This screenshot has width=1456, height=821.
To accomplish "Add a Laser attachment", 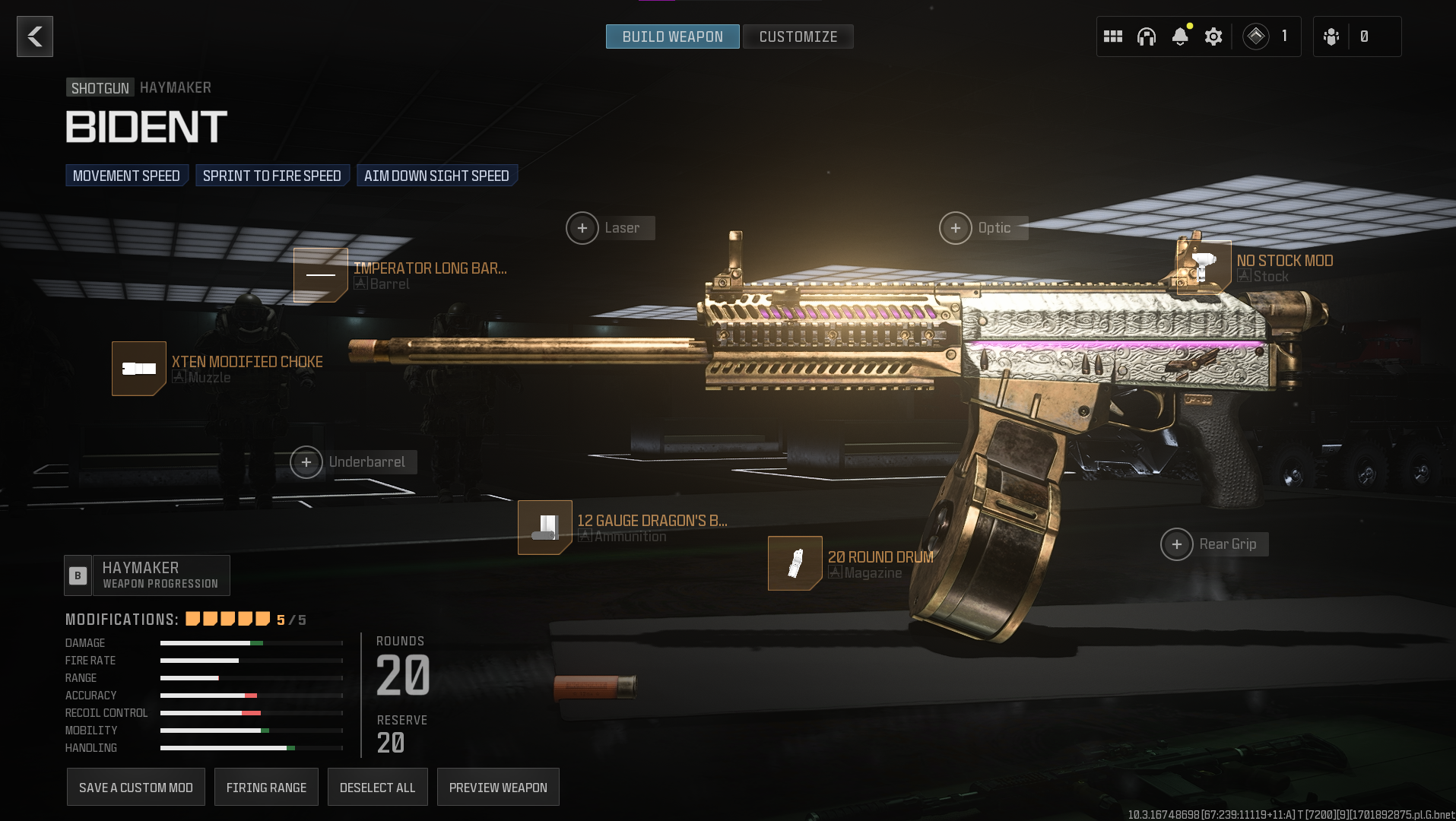I will click(x=582, y=228).
